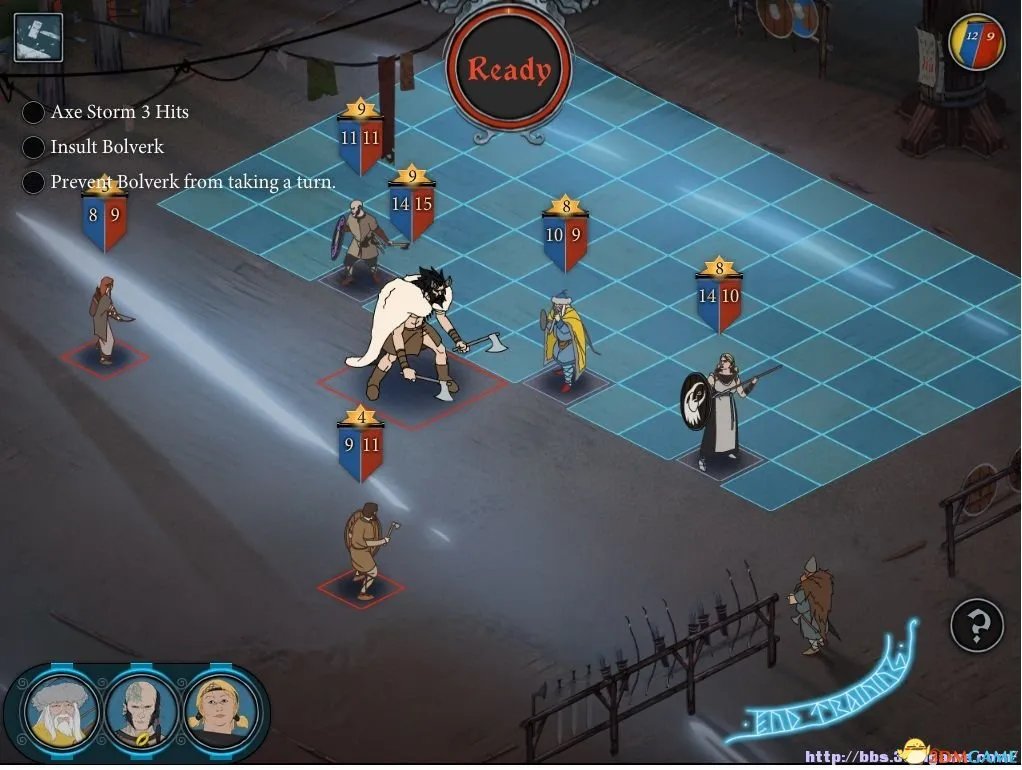Screen dimensions: 1022x770
Task: Pick the blonde woman portrait
Action: point(220,711)
